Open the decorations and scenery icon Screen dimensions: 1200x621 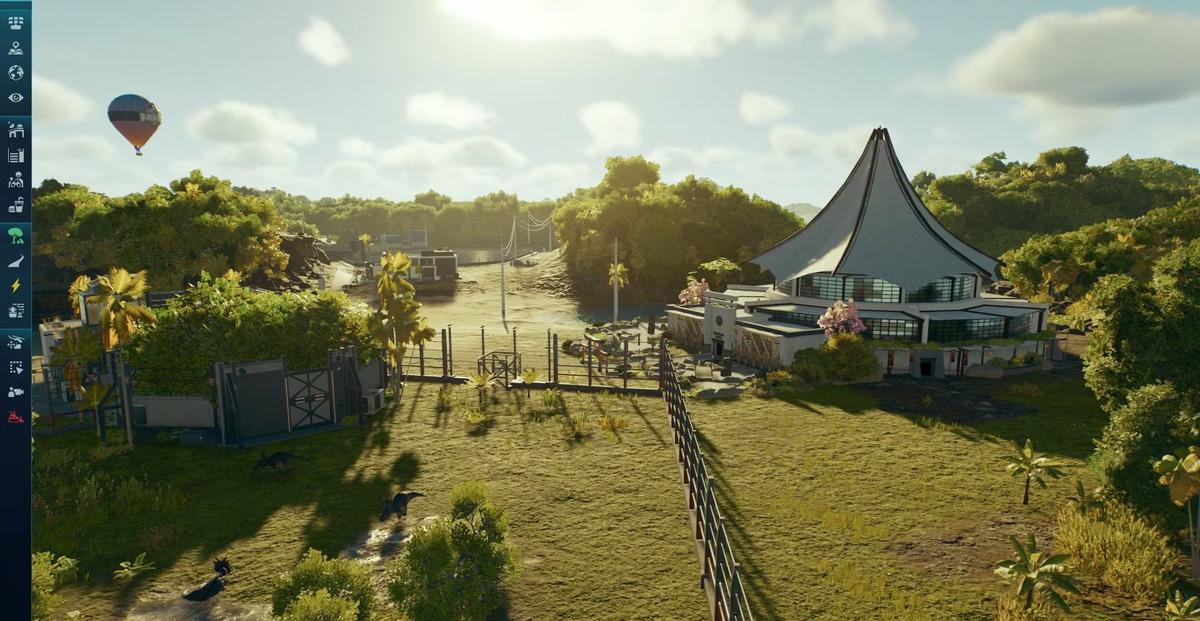(15, 311)
